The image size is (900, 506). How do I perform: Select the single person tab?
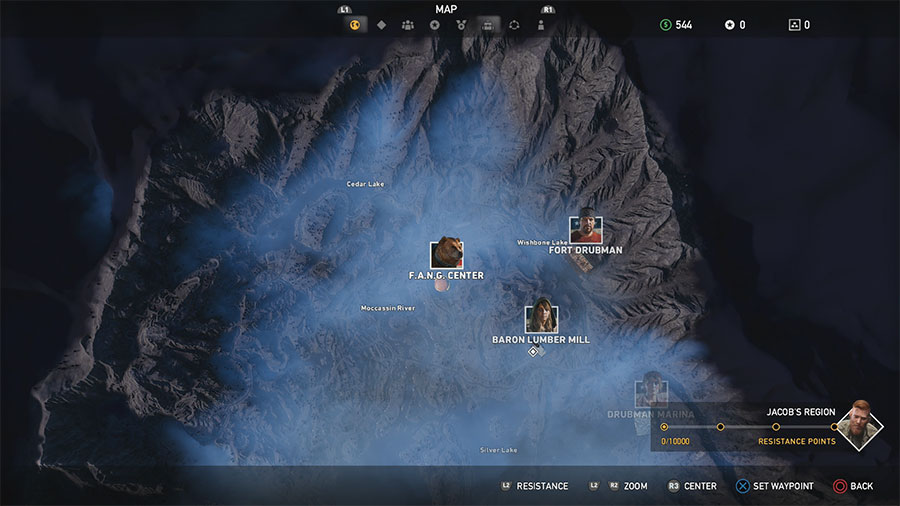pos(541,25)
